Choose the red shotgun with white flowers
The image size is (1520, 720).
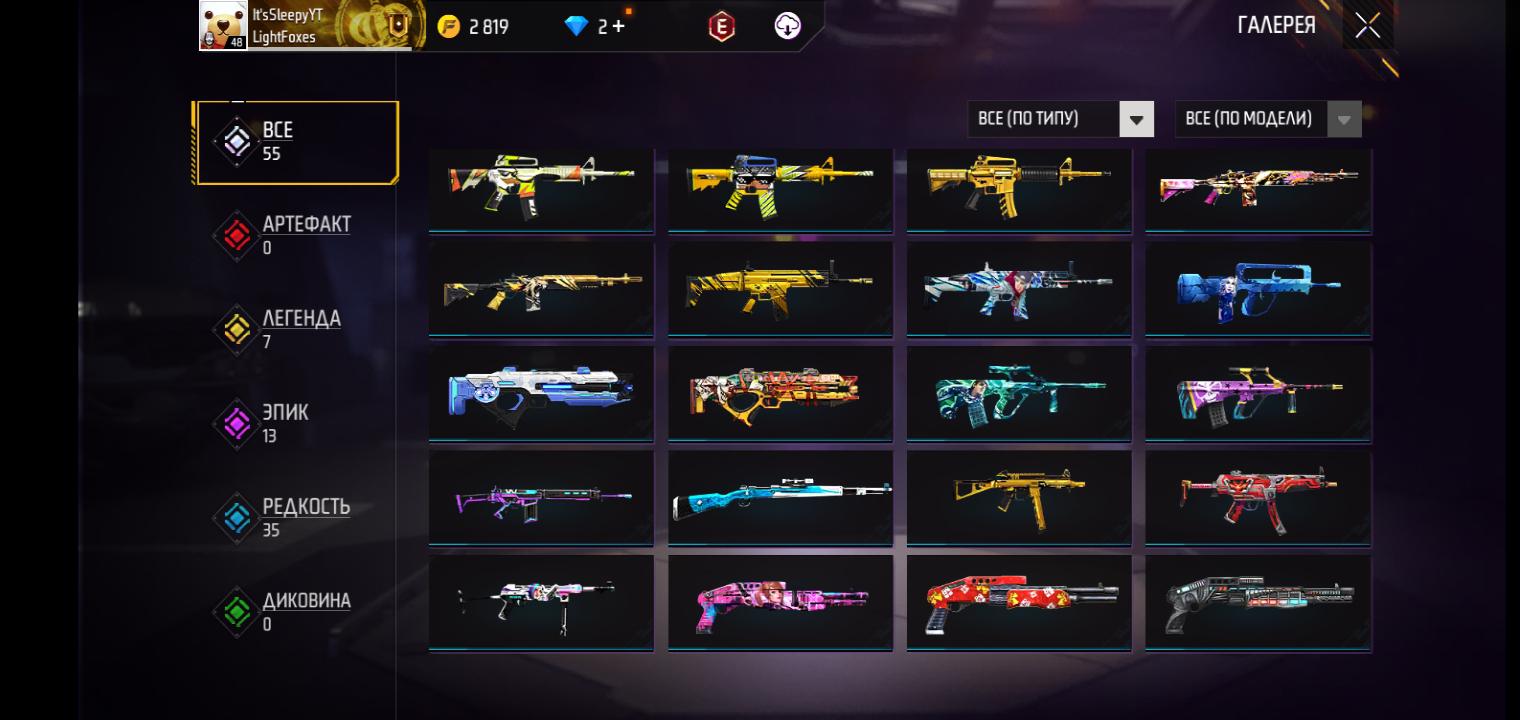tap(1019, 602)
